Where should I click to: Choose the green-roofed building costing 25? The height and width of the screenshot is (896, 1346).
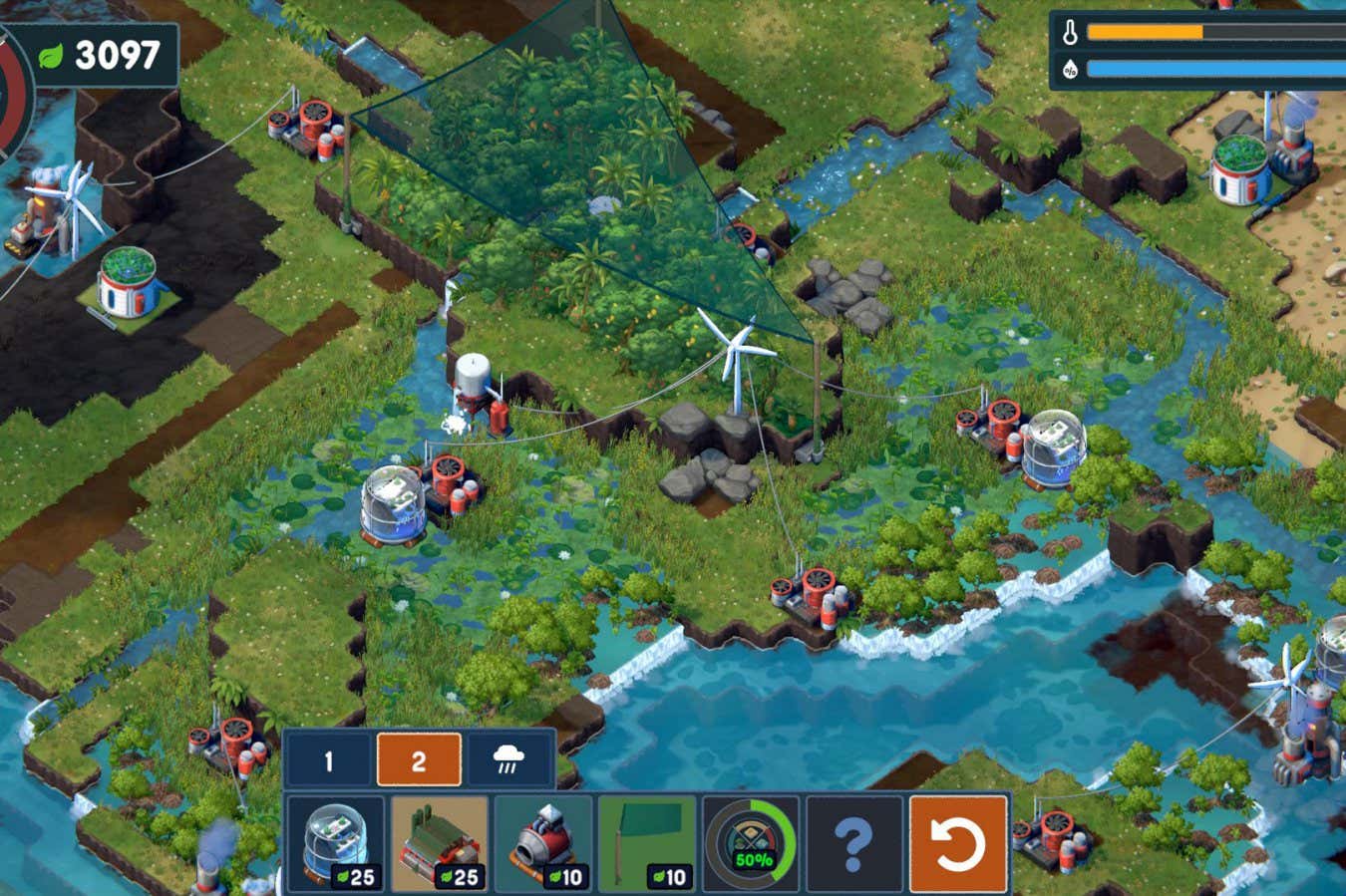pos(440,843)
